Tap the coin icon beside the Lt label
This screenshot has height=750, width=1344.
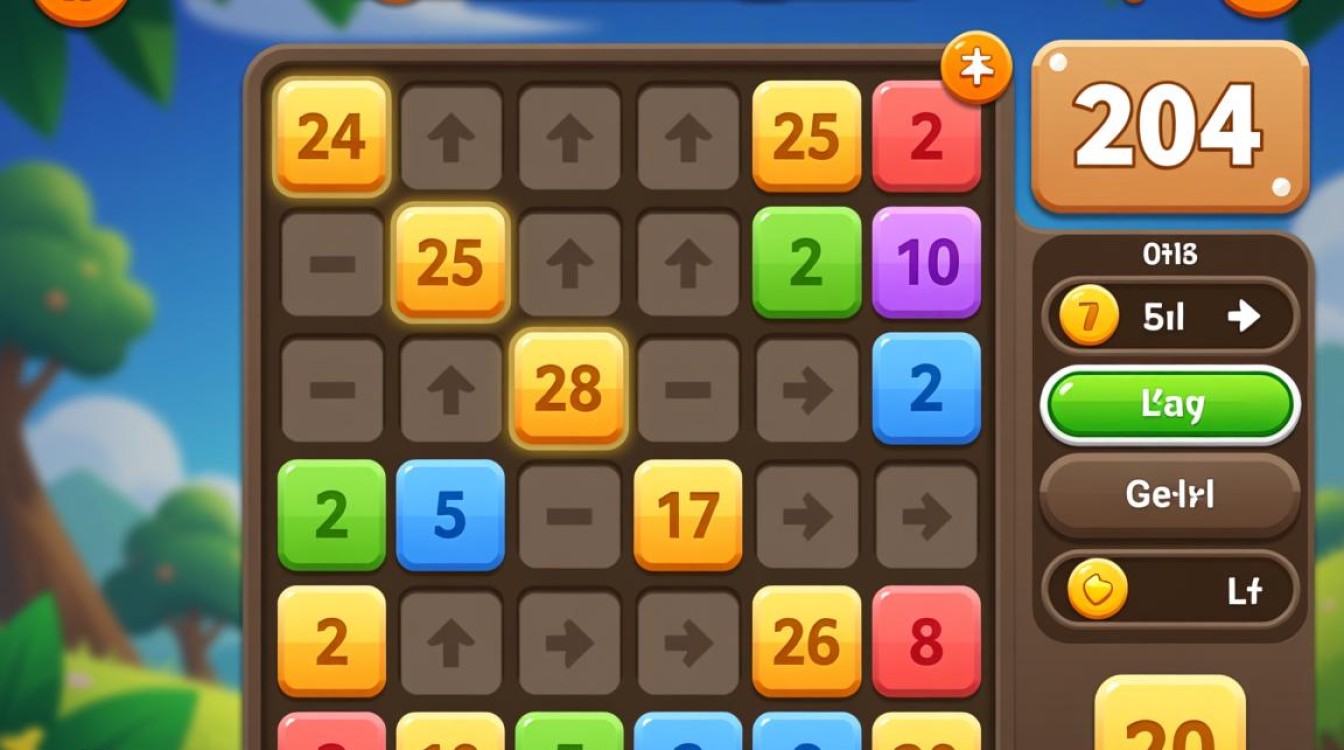(x=1097, y=590)
